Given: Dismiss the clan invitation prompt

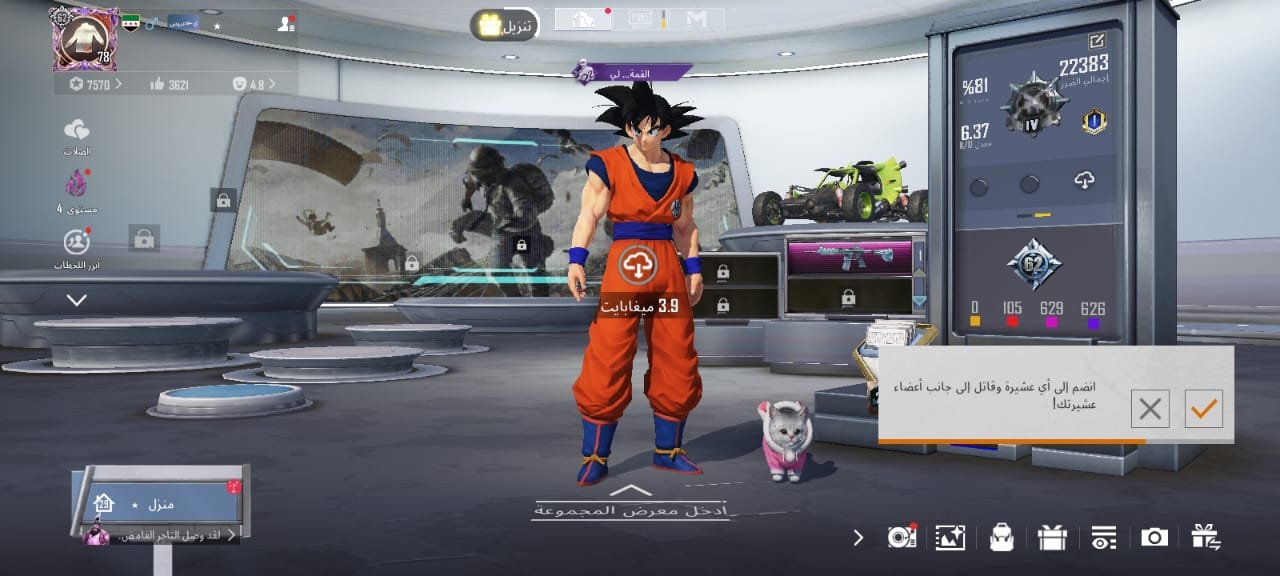Looking at the screenshot, I should (1150, 408).
